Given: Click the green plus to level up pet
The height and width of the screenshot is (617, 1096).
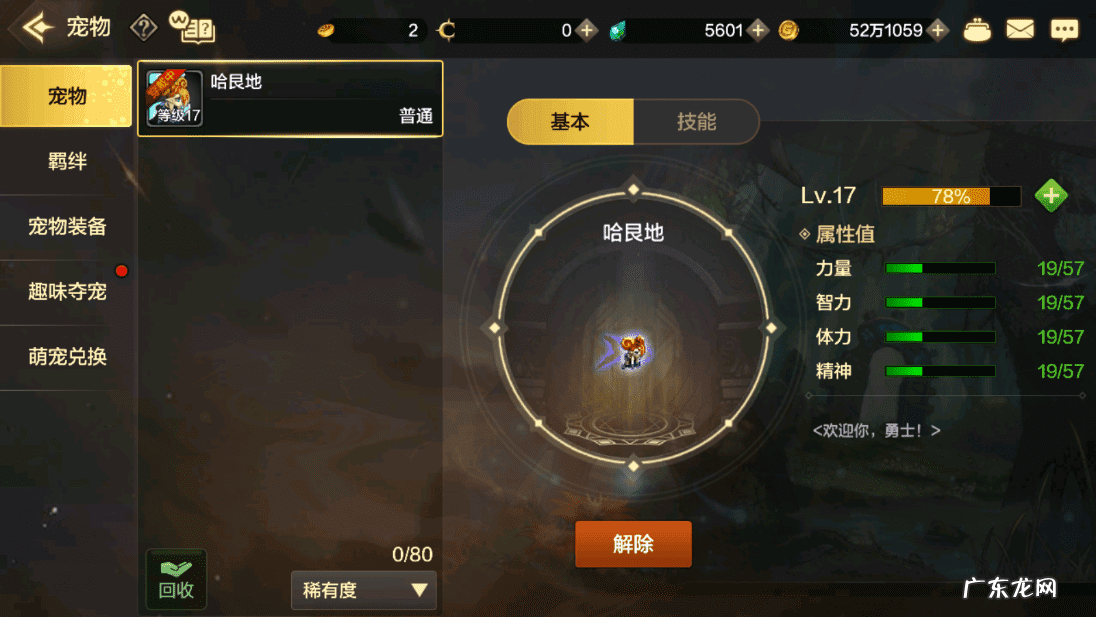Looking at the screenshot, I should (1050, 196).
